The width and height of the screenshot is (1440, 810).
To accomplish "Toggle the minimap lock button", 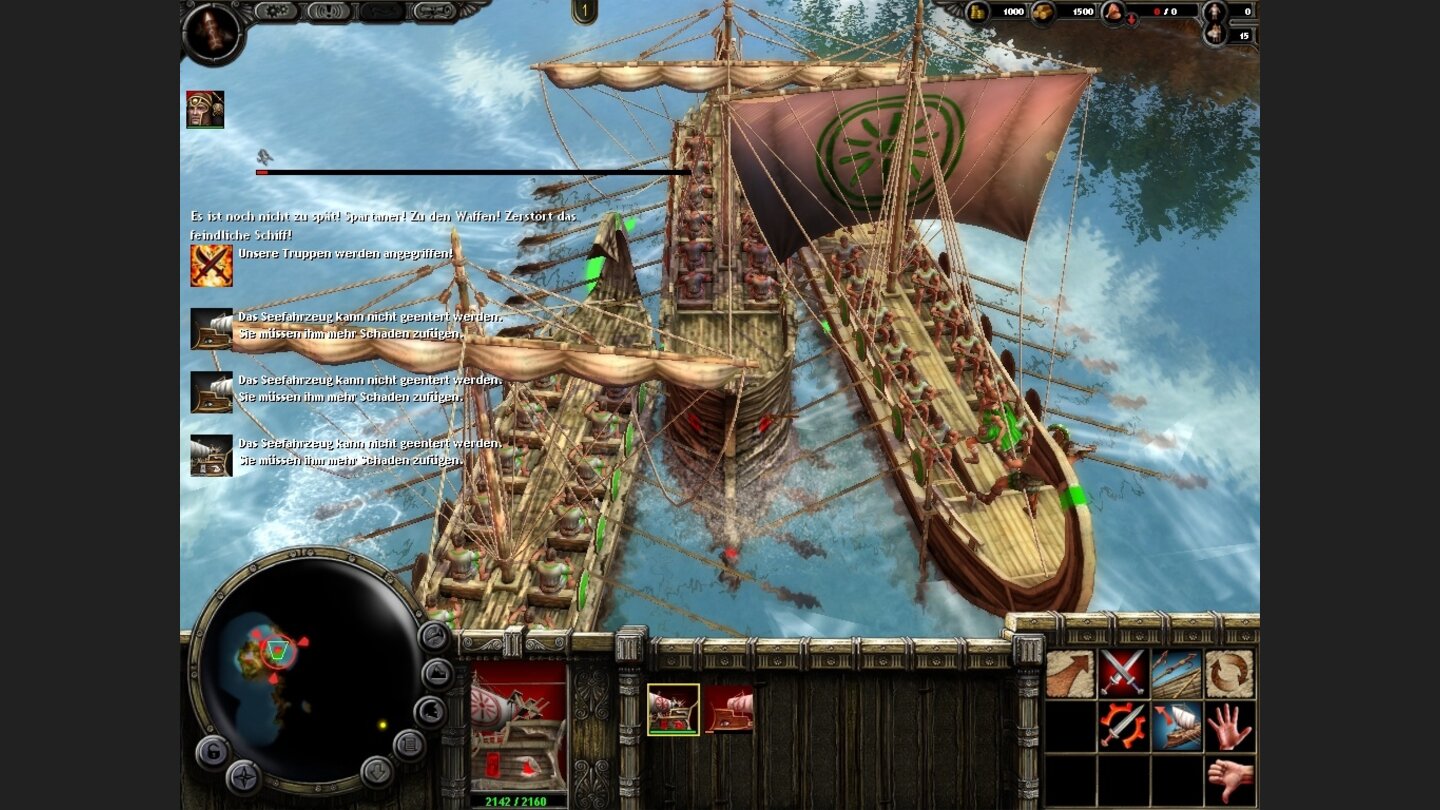I will 213,752.
